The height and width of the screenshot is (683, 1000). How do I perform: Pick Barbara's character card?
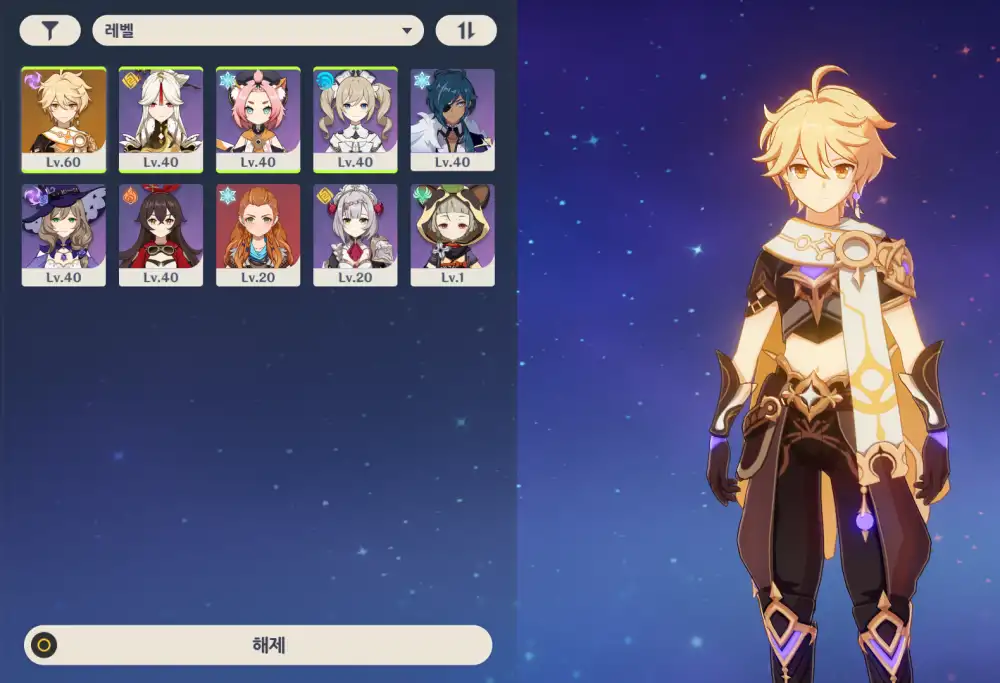355,120
